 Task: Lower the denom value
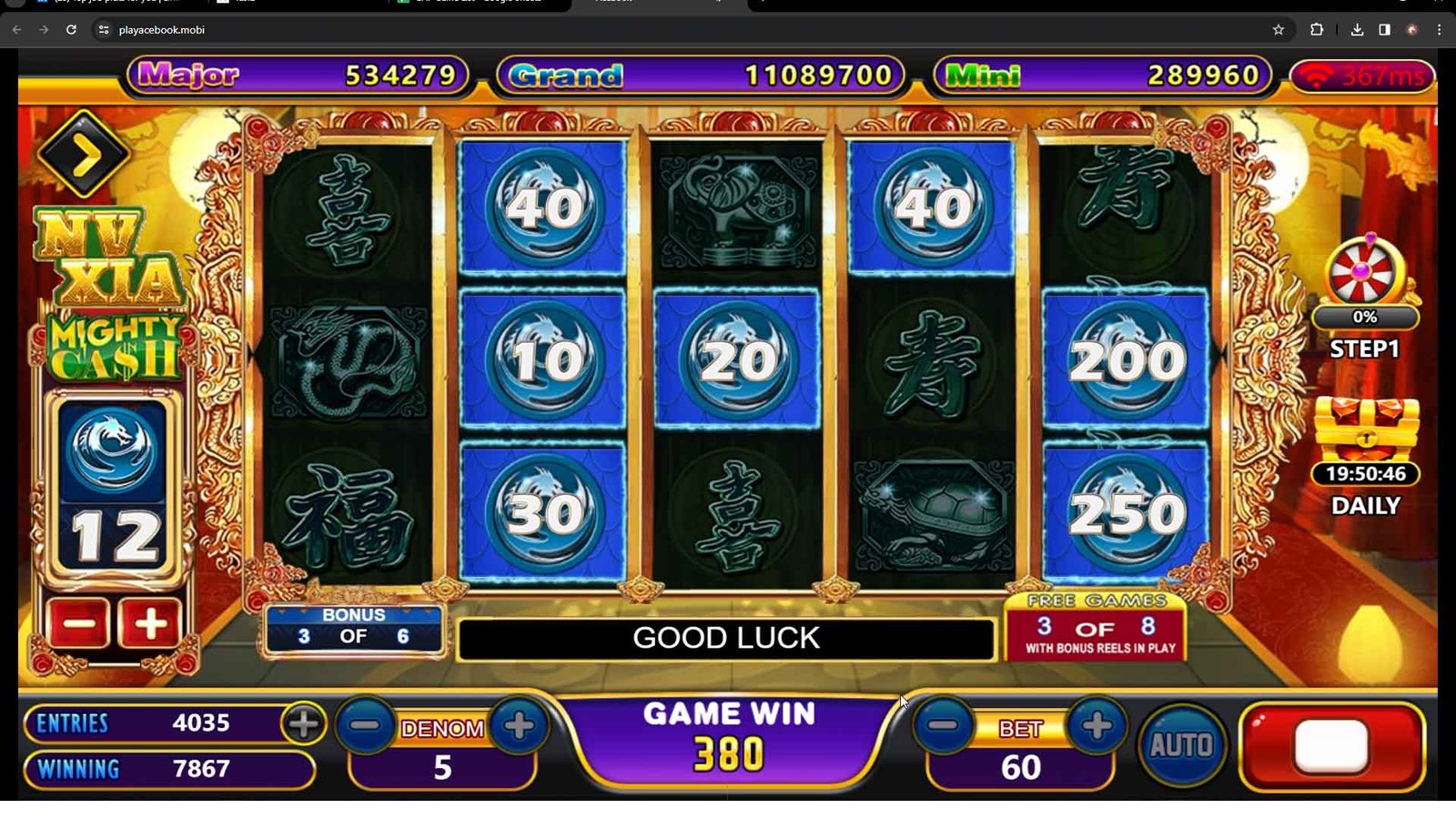click(366, 726)
